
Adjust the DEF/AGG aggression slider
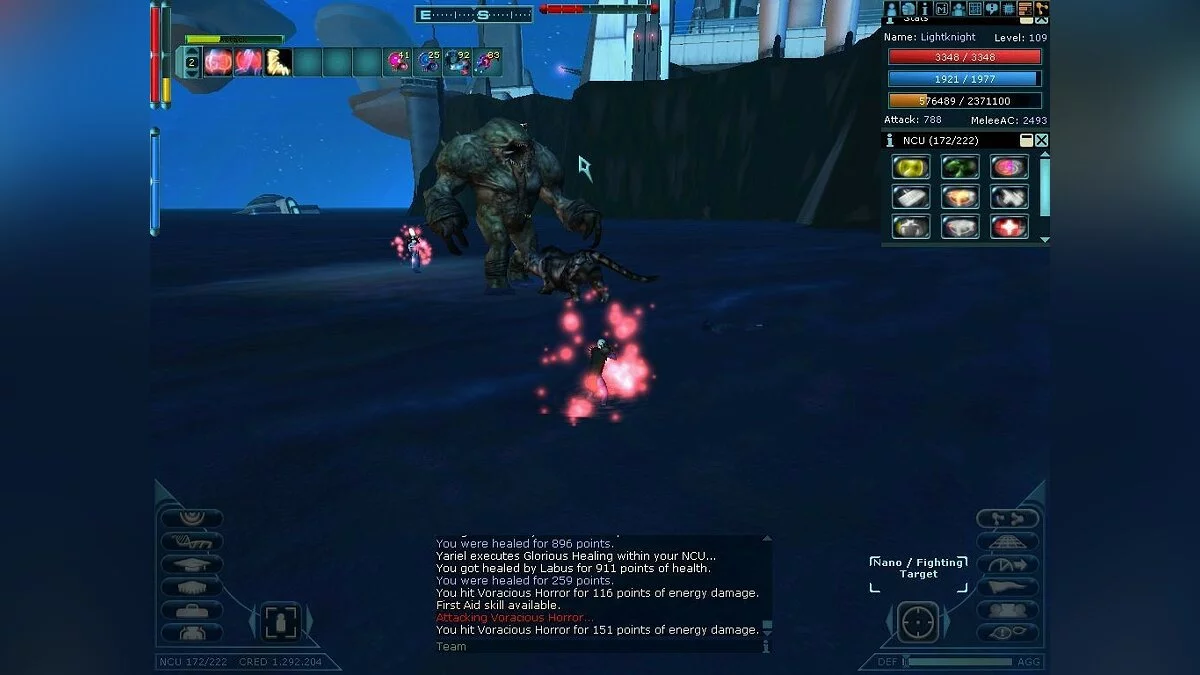tap(958, 661)
